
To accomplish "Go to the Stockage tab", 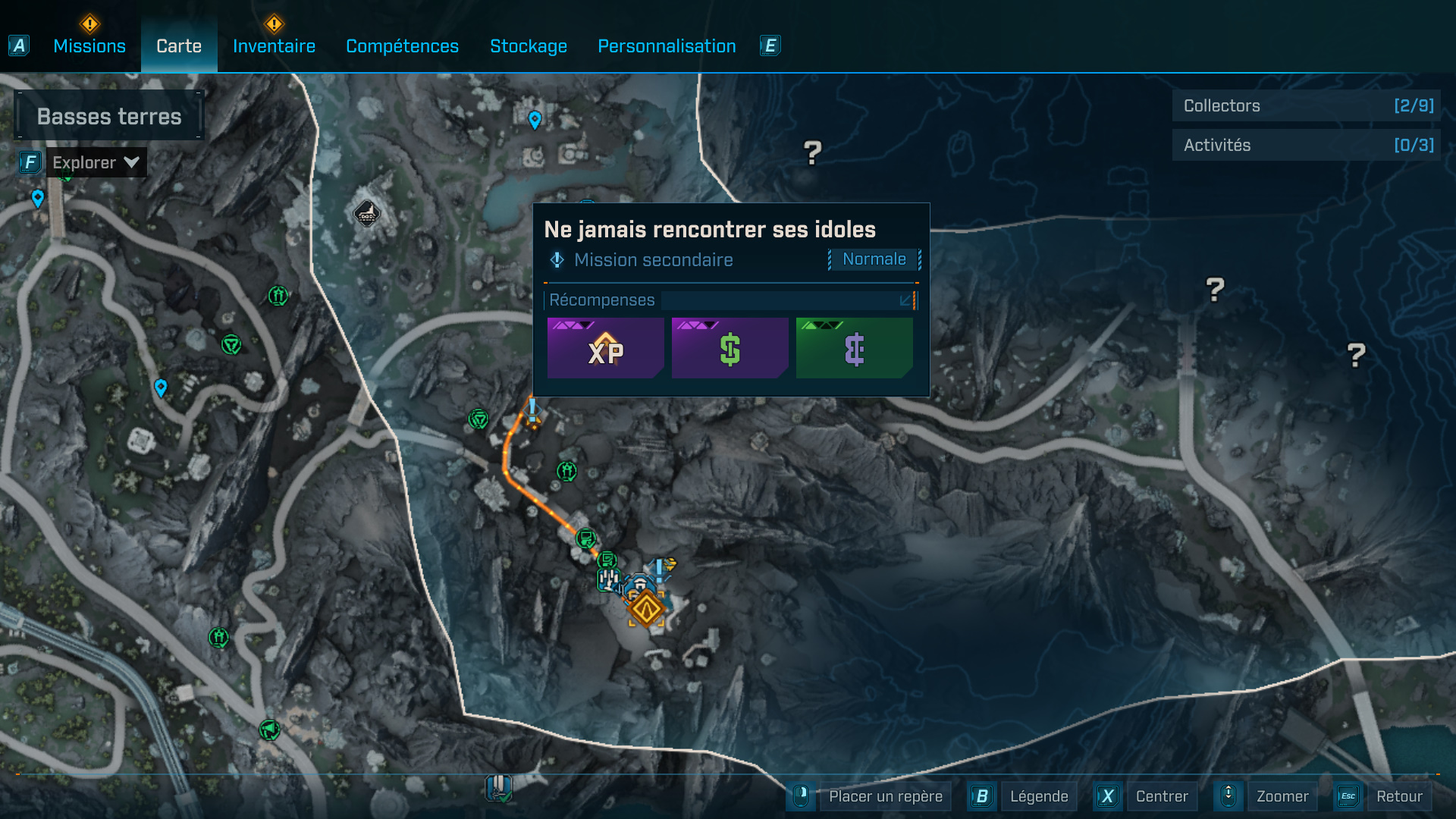I will coord(529,46).
